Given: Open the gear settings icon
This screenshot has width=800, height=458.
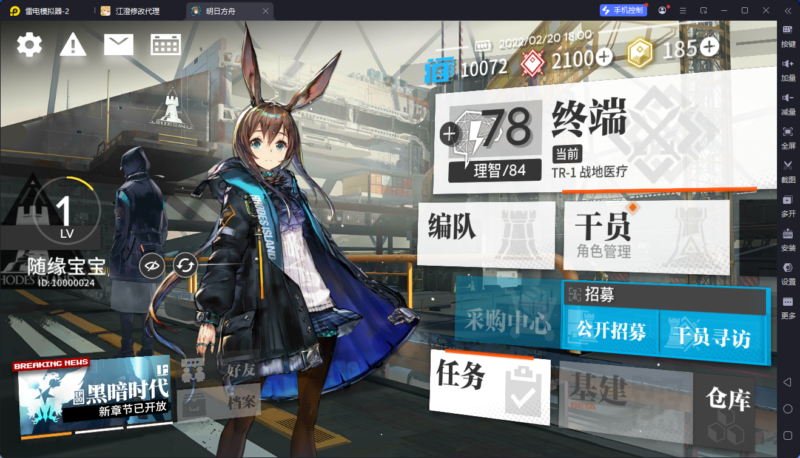Looking at the screenshot, I should click(29, 44).
